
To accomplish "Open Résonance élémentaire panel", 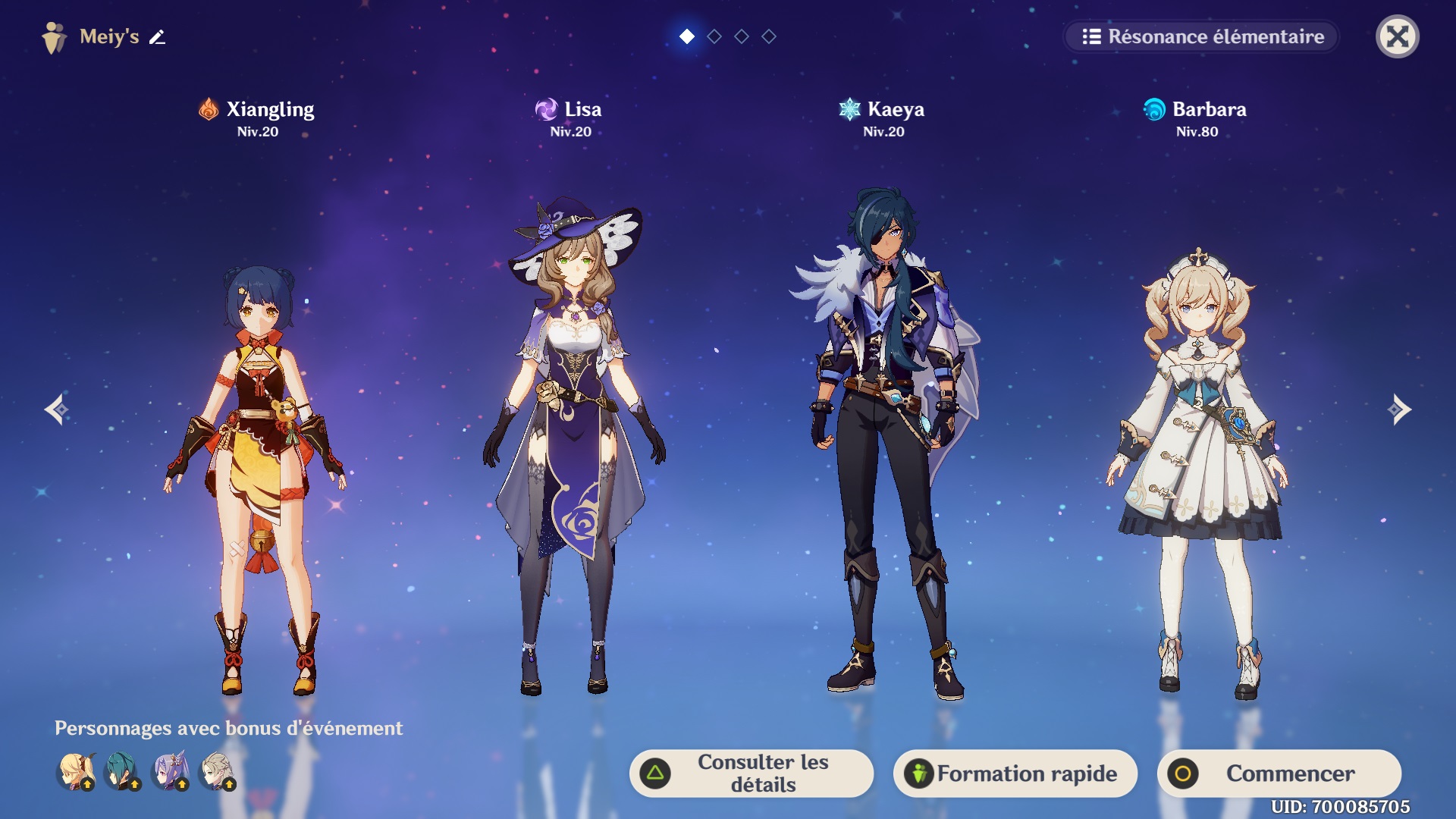I will click(x=1202, y=36).
